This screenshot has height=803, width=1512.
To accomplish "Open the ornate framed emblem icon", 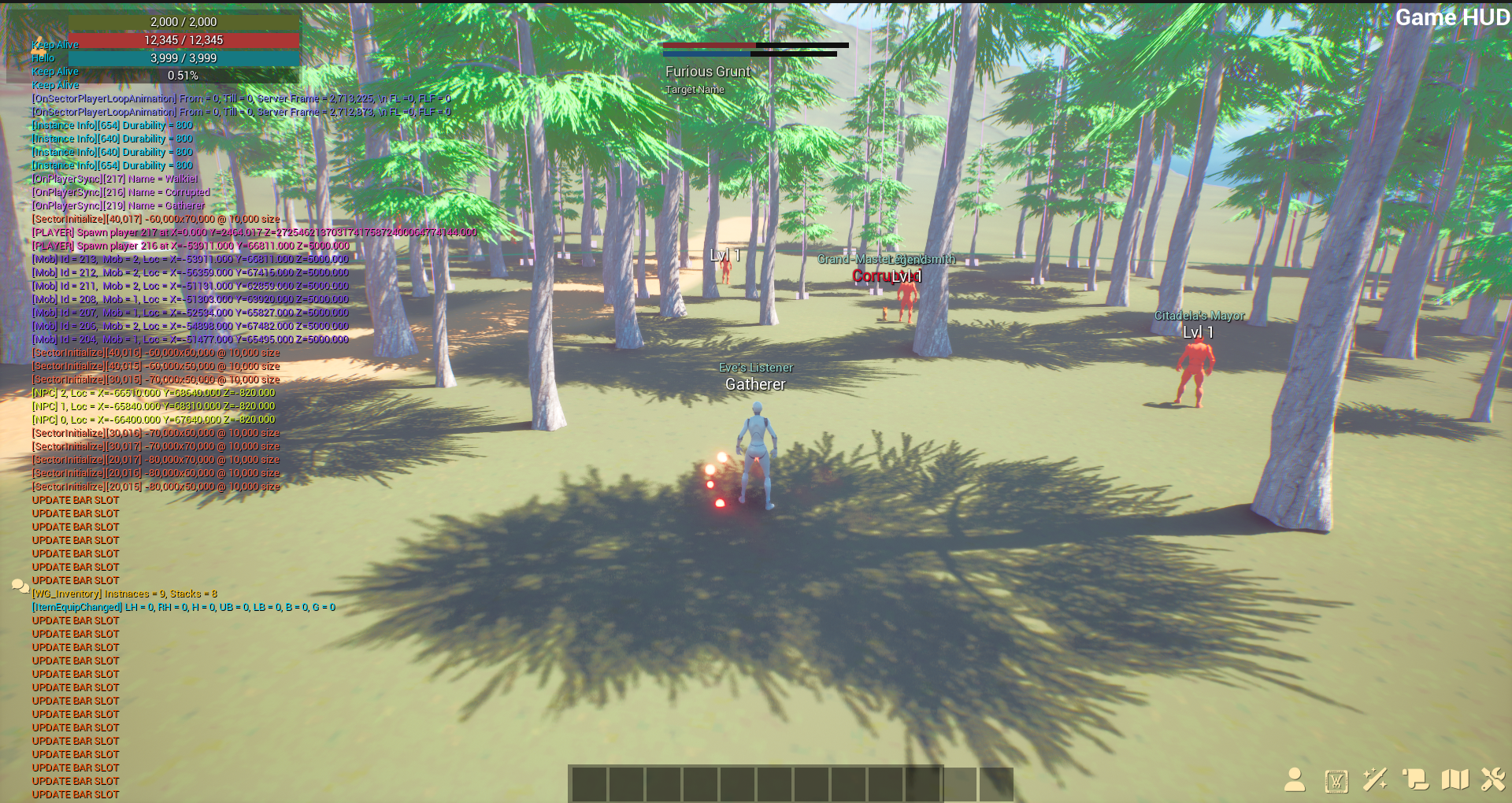I will tap(1336, 780).
